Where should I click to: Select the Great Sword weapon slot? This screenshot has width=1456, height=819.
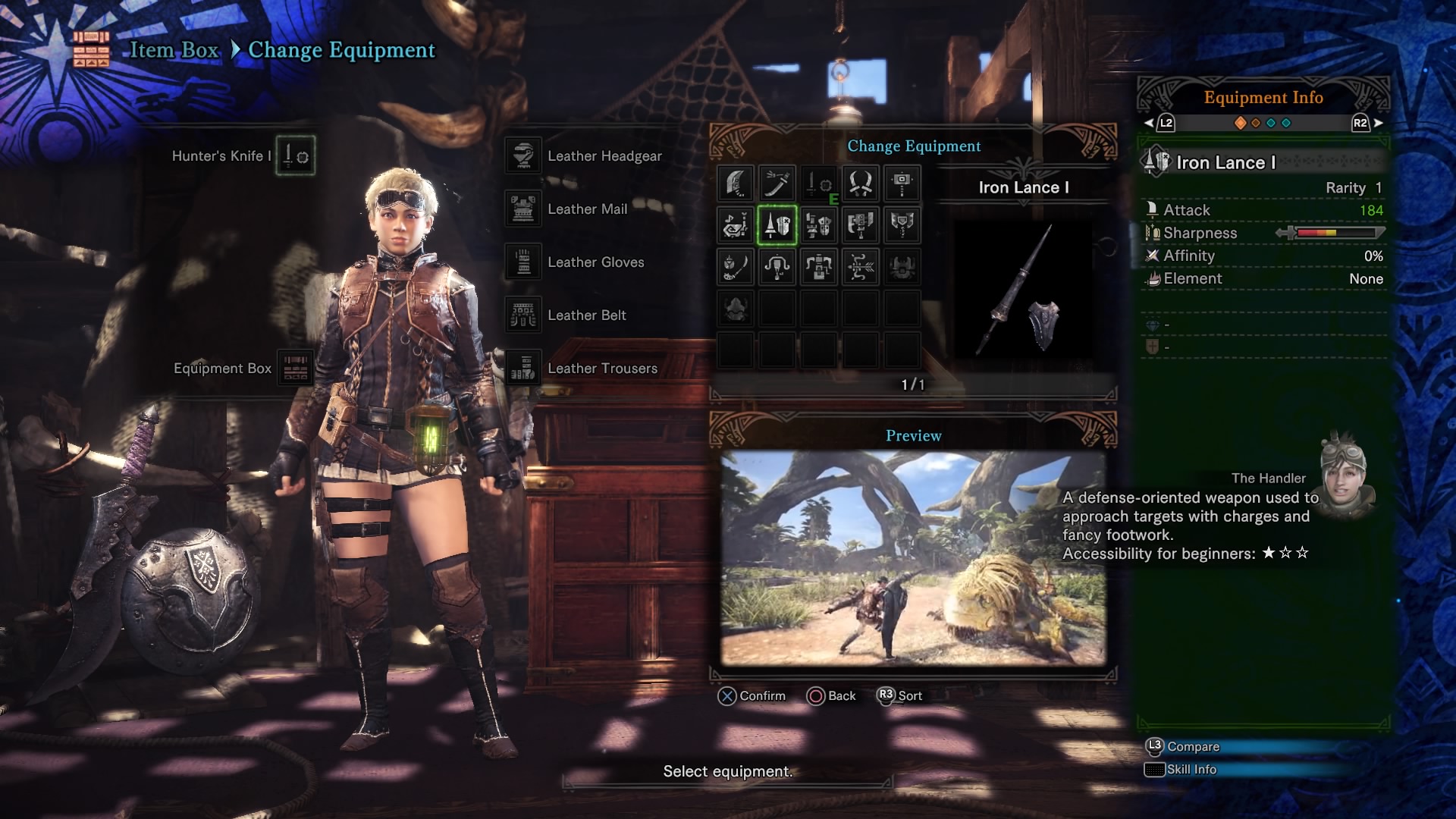[736, 184]
